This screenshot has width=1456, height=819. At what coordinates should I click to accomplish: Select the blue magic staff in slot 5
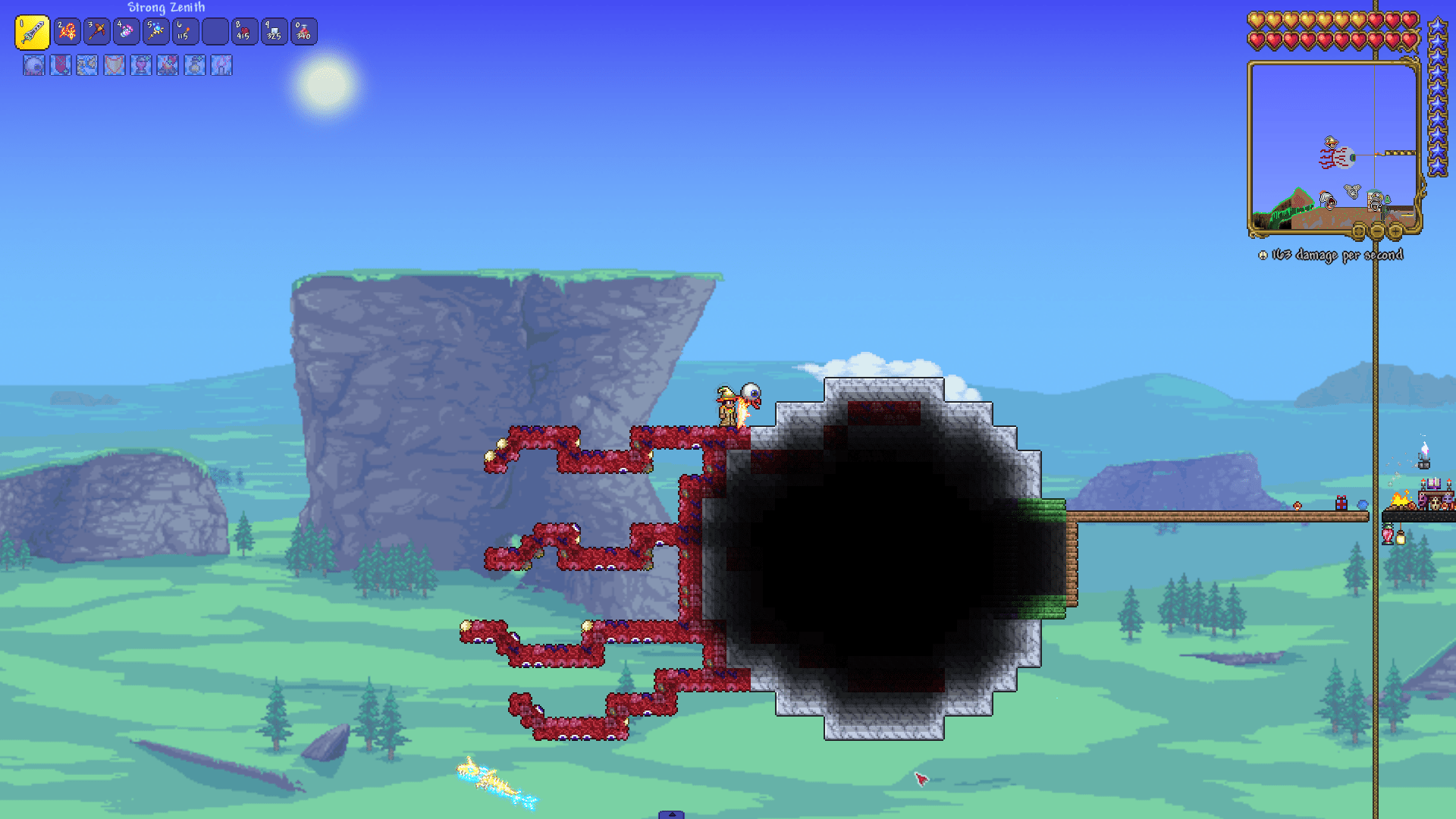click(x=155, y=31)
